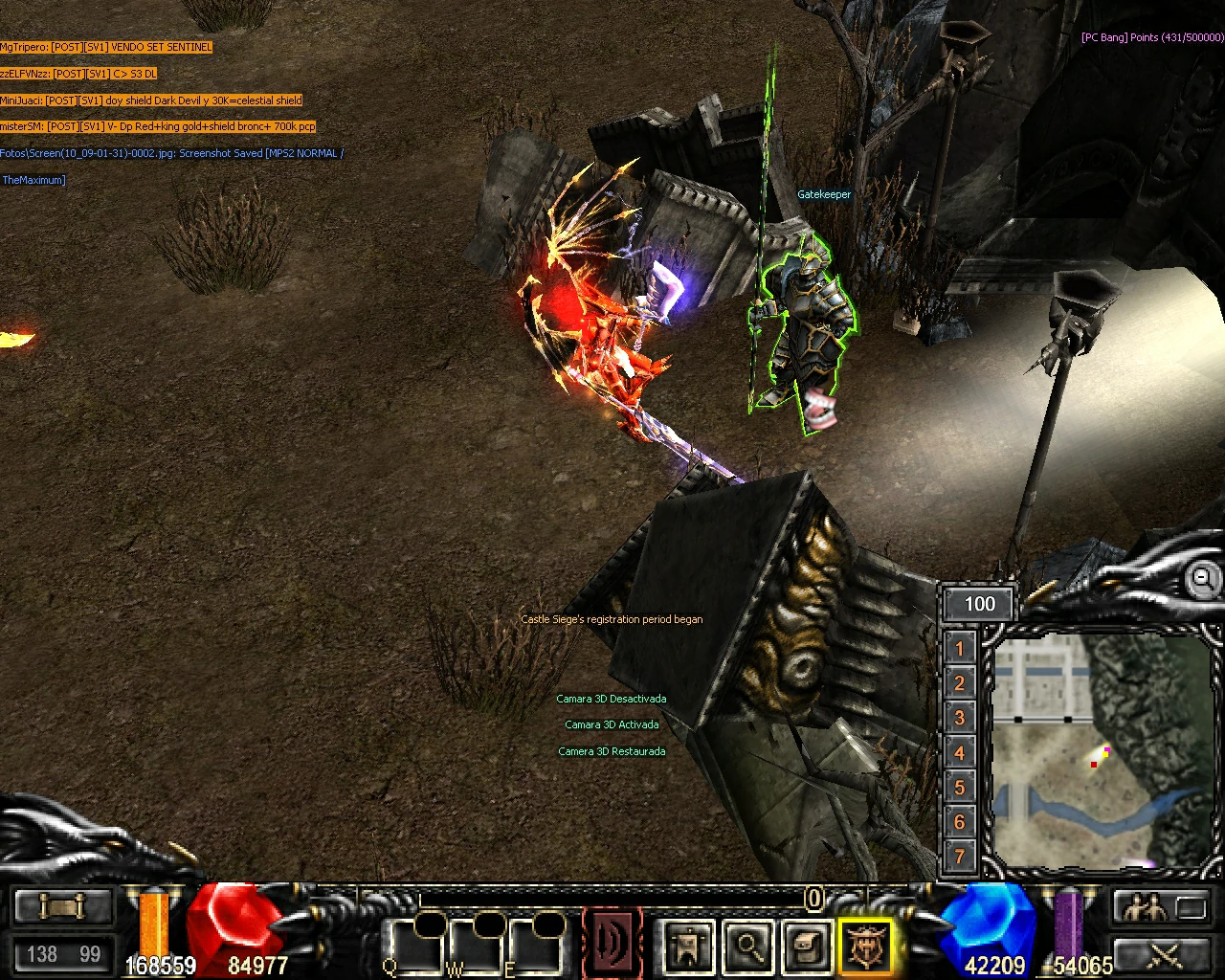Choose minimap preset button 2
The image size is (1225, 980).
(960, 683)
